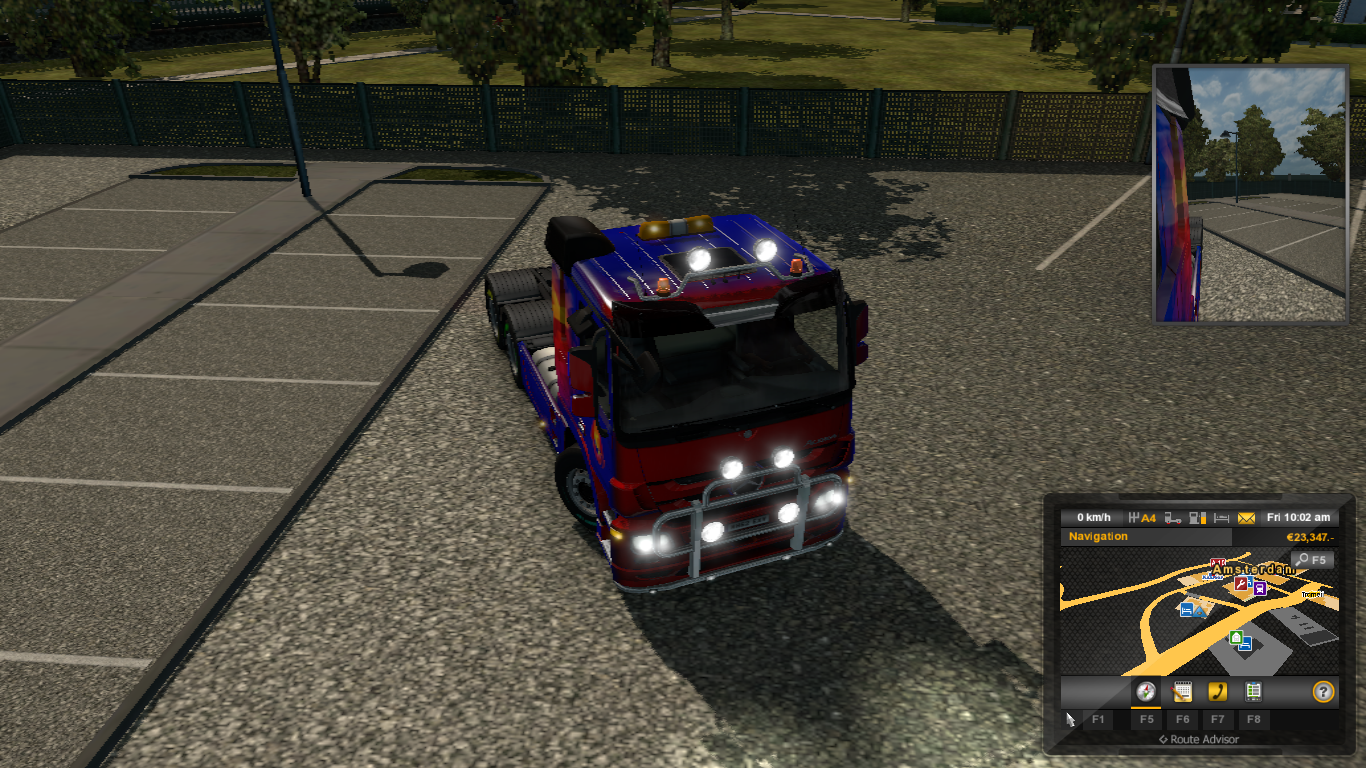Select the green garage marker on map
The width and height of the screenshot is (1366, 768).
(x=1236, y=638)
